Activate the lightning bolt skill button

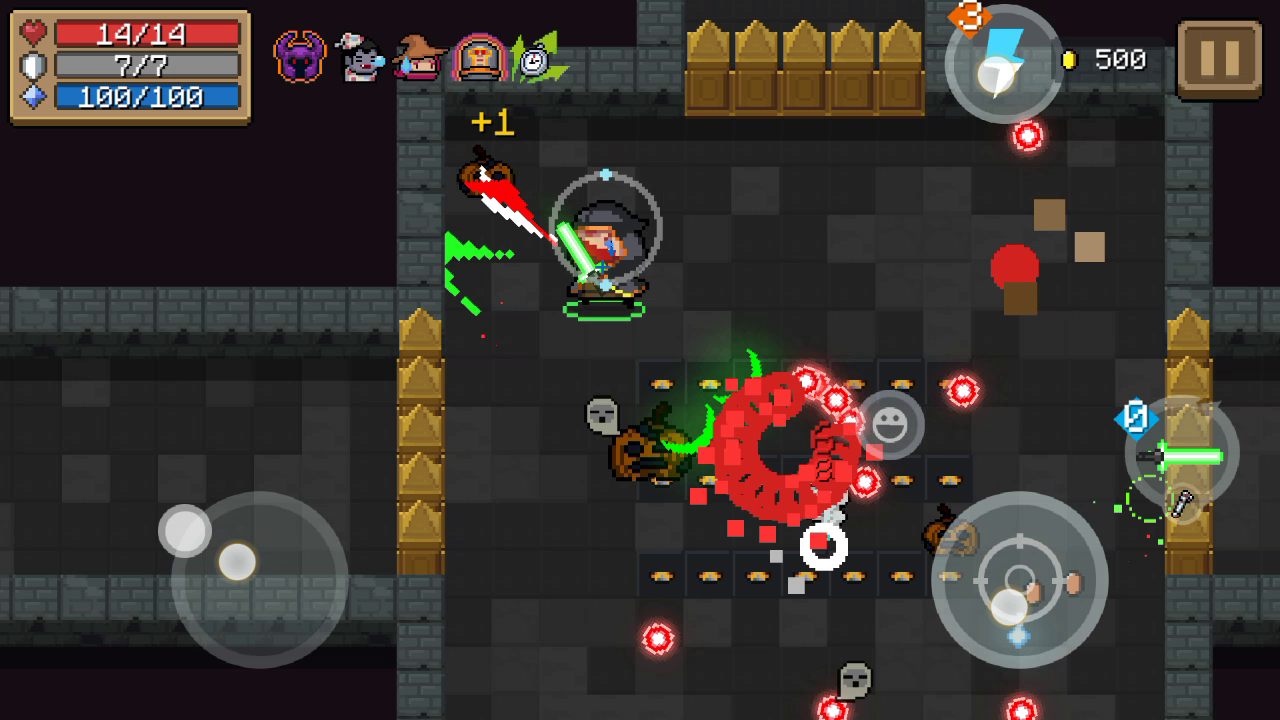point(1003,63)
